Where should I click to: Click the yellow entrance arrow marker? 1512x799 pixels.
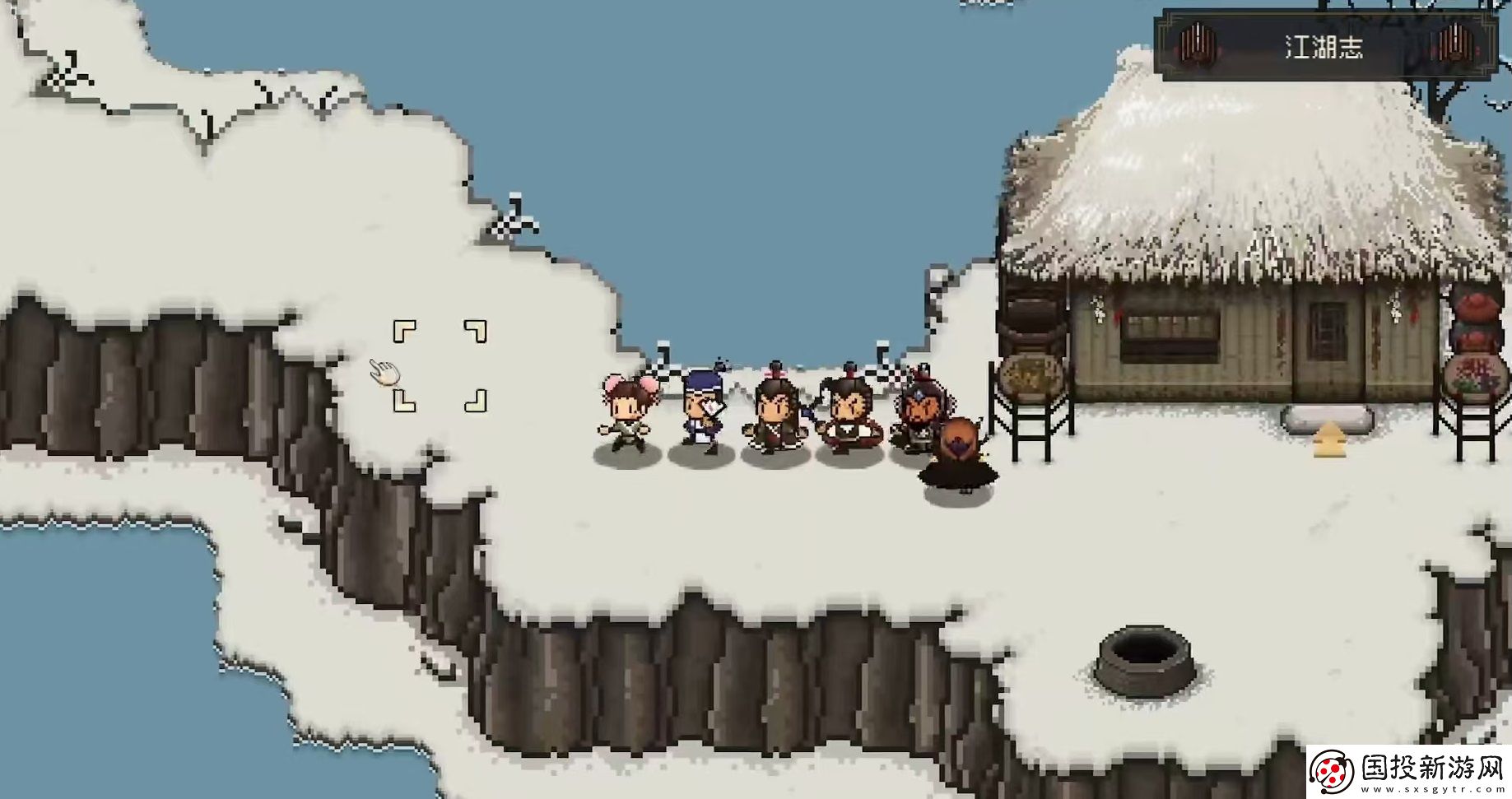pos(1324,441)
